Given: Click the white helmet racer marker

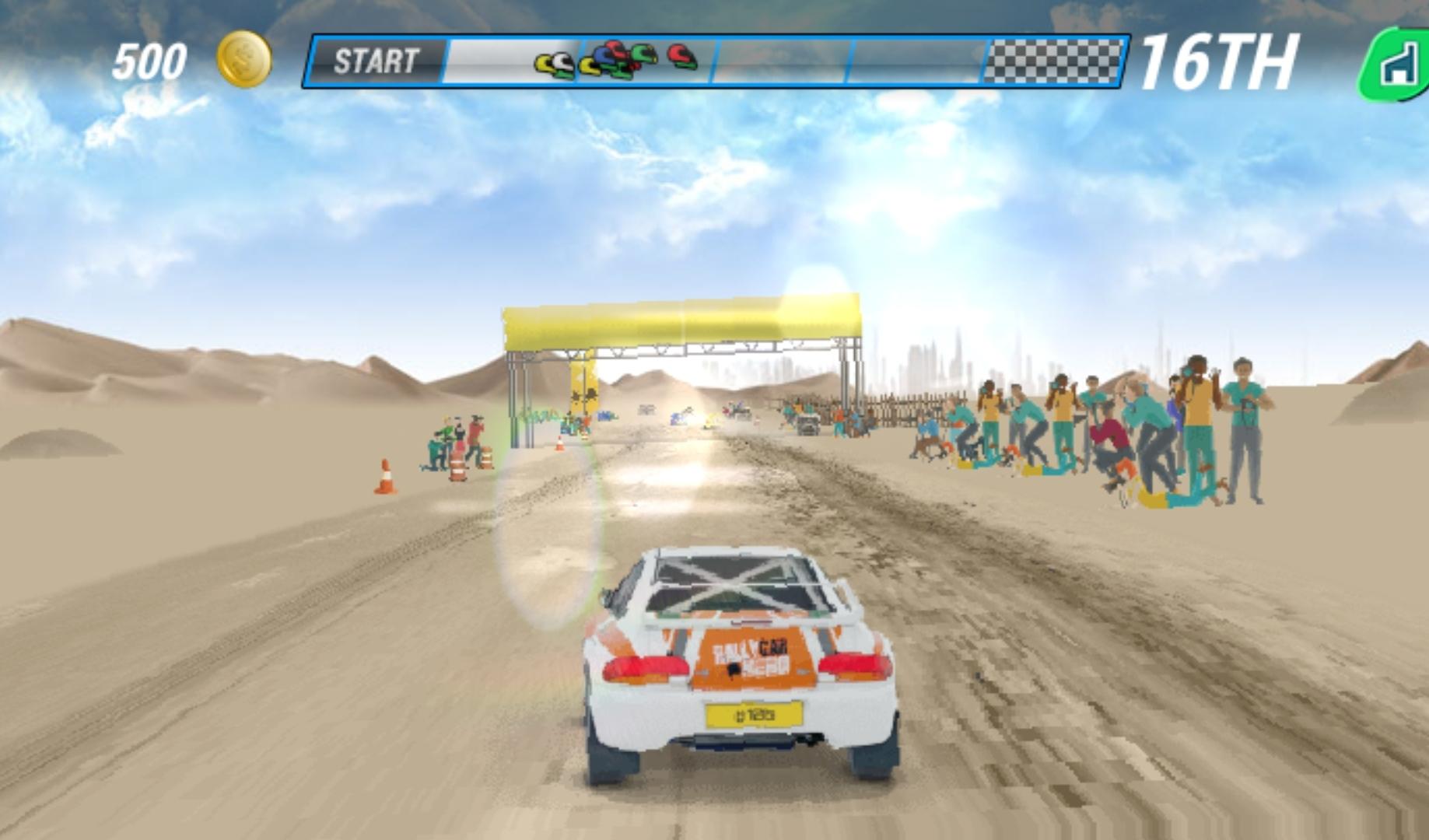Looking at the screenshot, I should pyautogui.click(x=562, y=61).
